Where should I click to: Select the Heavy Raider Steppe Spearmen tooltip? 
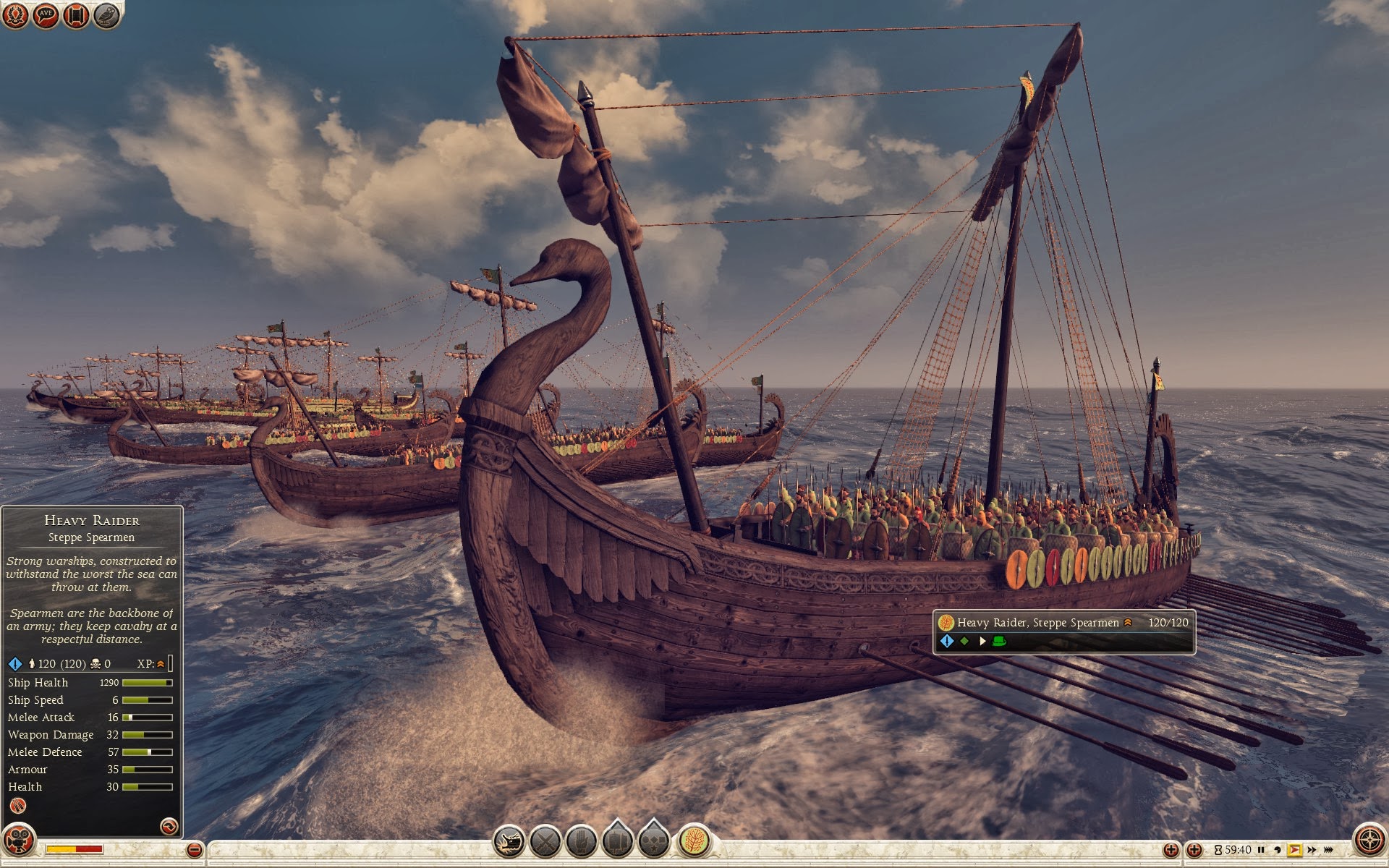pos(1063,631)
